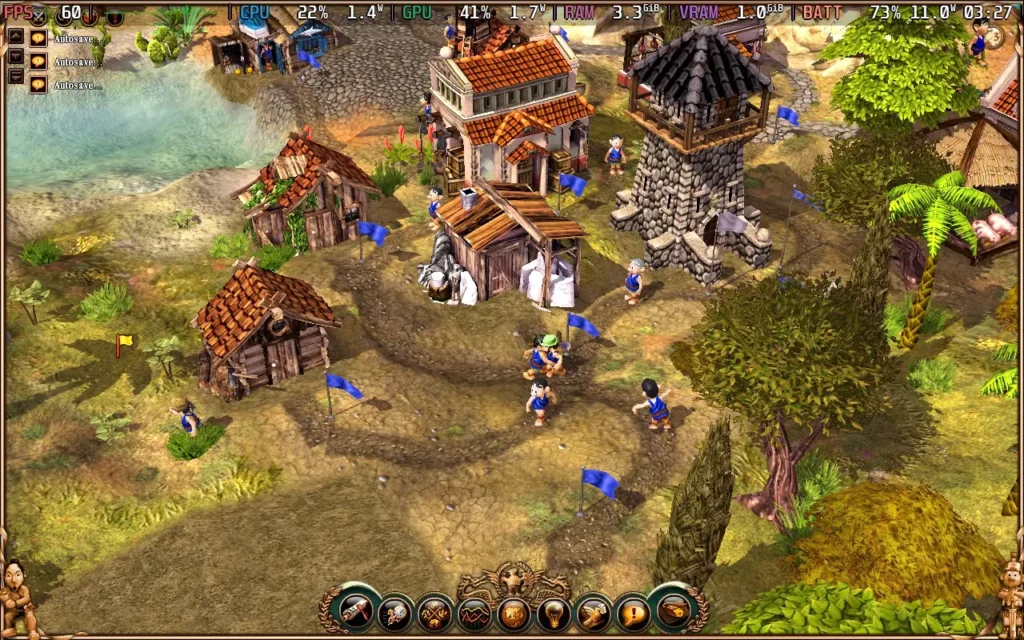Screen dimensions: 1024x640
Task: Show the statistics line graph
Action: (474, 611)
